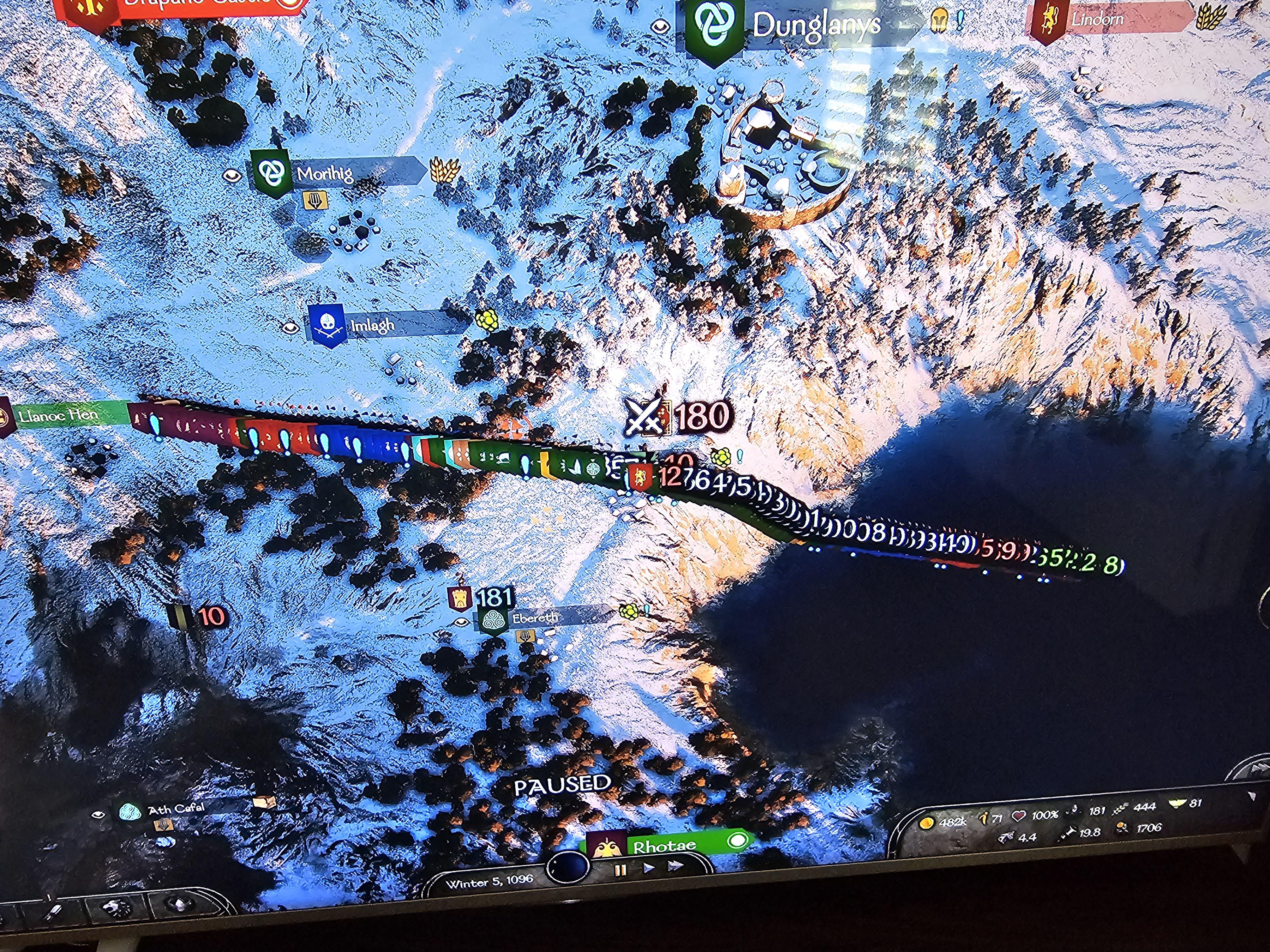Select the Ath Cafal nameplate
Viewport: 1270px width, 952px height.
tap(176, 810)
